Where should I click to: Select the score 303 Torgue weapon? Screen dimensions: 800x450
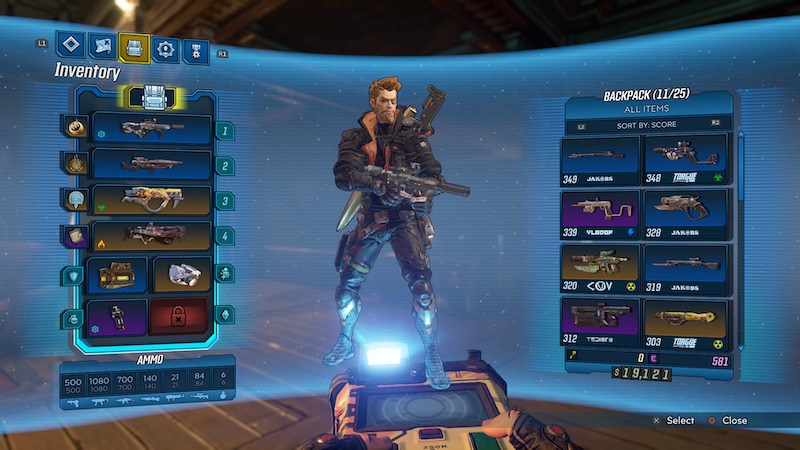coord(685,322)
